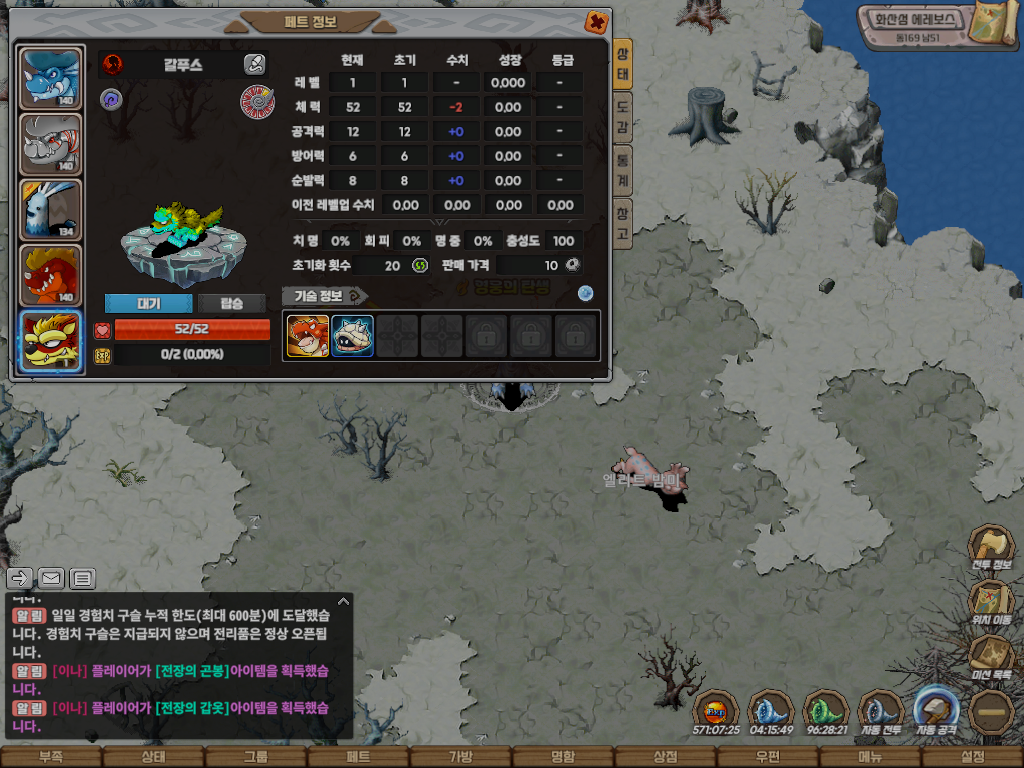This screenshot has width=1024, height=768.
Task: Toggle 자동 공격 auto attack
Action: [938, 714]
